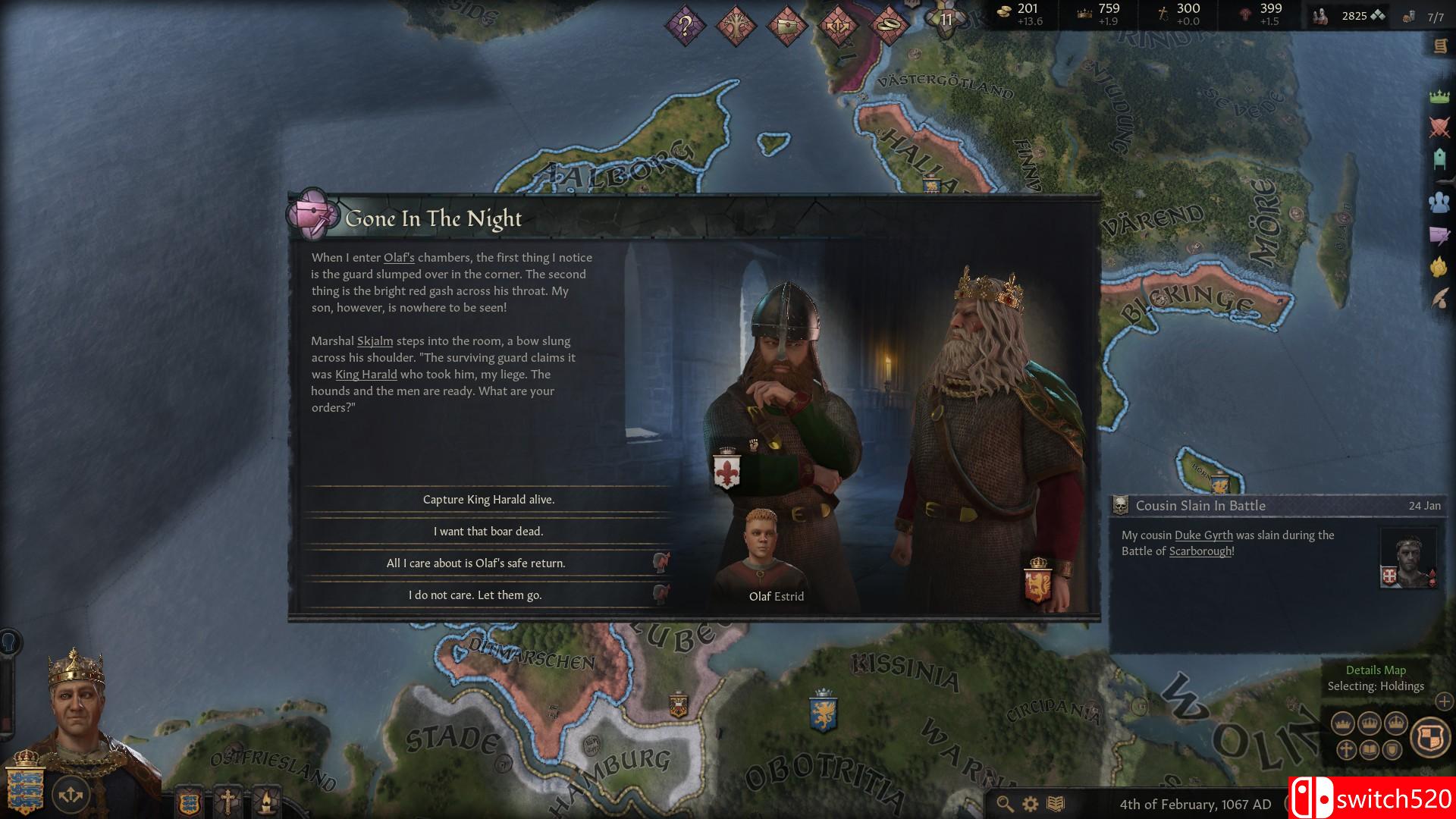This screenshot has height=819, width=1456.
Task: Click the King Harald link in event text
Action: (366, 375)
